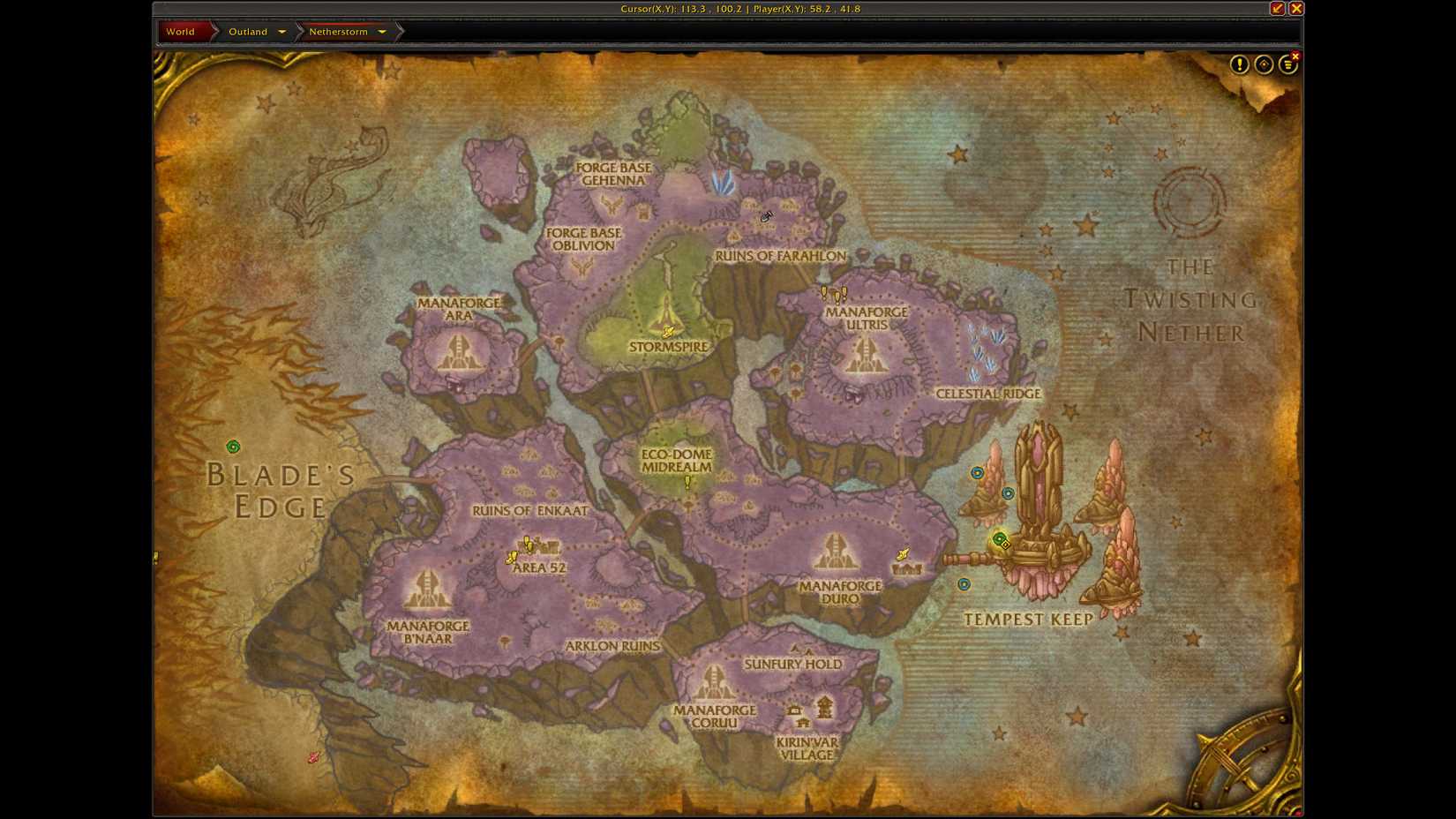Select the World breadcrumb tab
Viewport: 1456px width, 819px height.
click(x=182, y=31)
